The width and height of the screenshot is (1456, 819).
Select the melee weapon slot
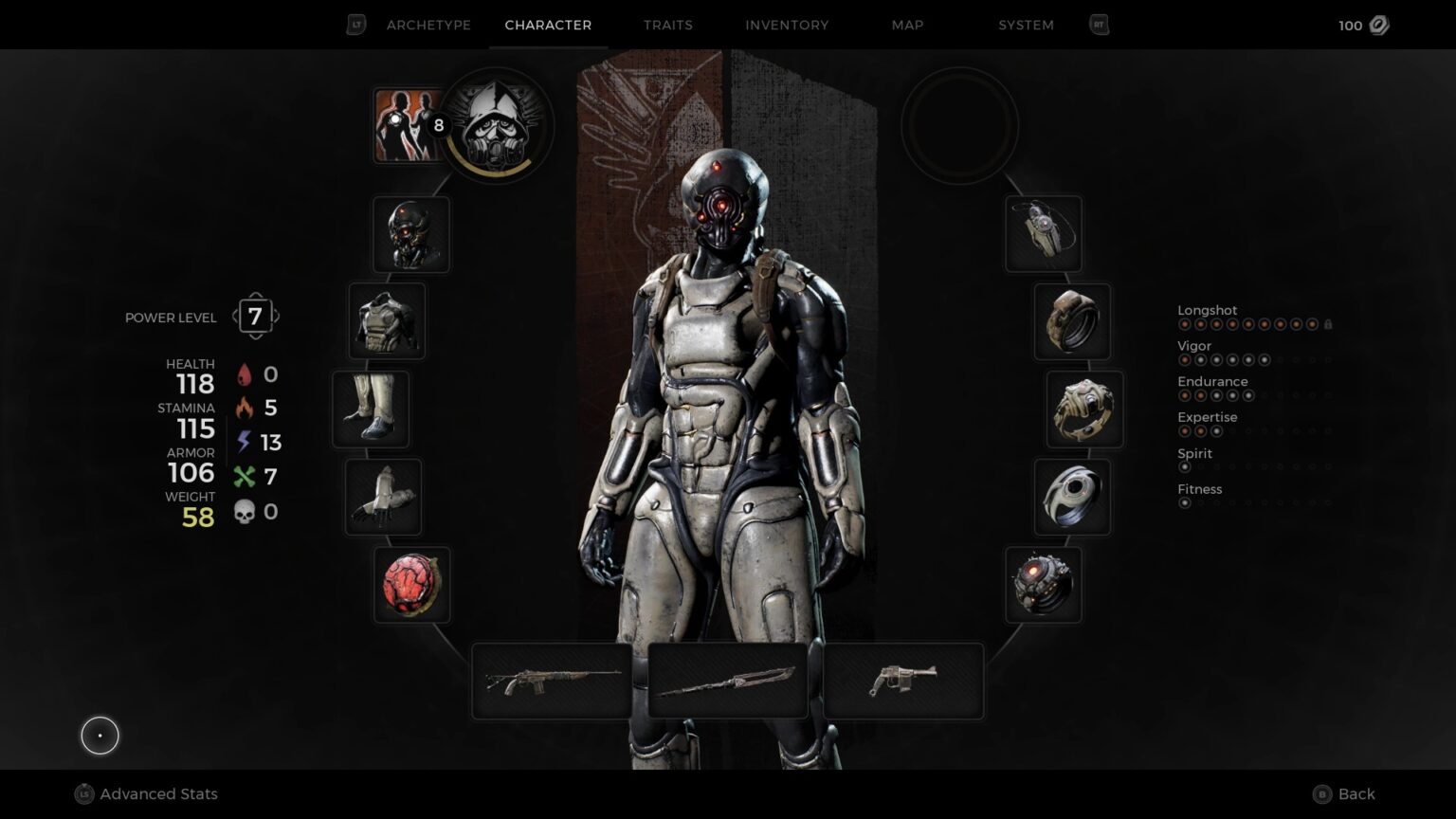coord(726,681)
